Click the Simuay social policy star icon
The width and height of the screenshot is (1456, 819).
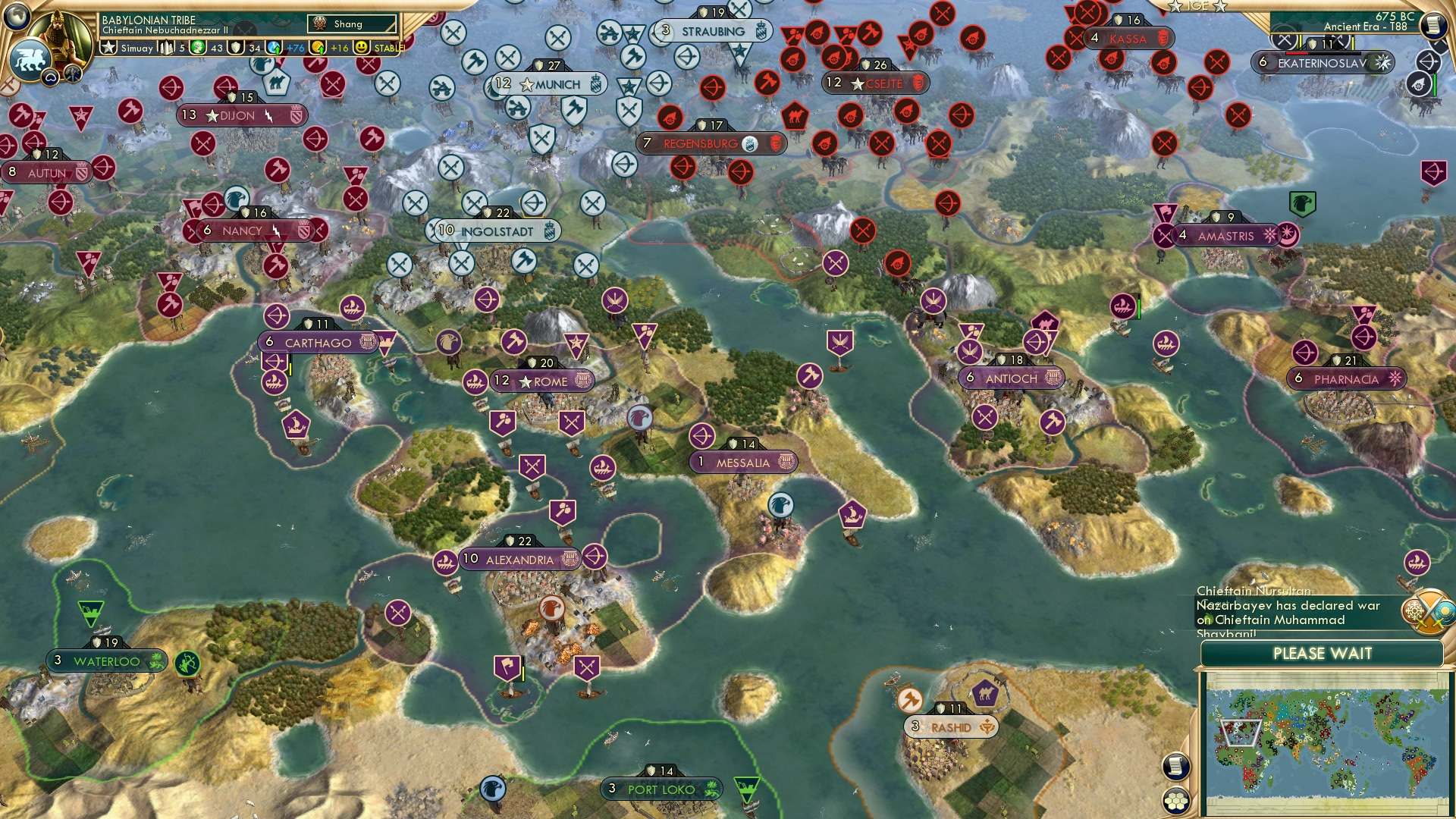tap(110, 47)
